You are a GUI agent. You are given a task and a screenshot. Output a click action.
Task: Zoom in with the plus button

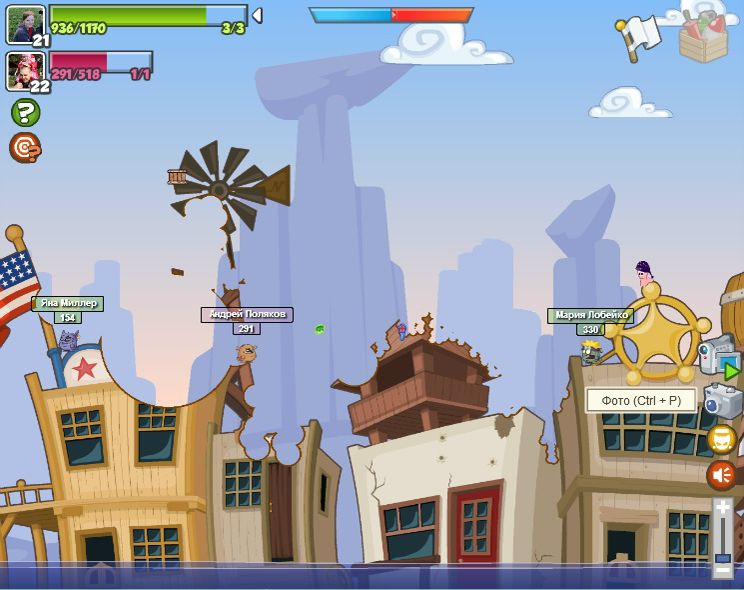(722, 508)
